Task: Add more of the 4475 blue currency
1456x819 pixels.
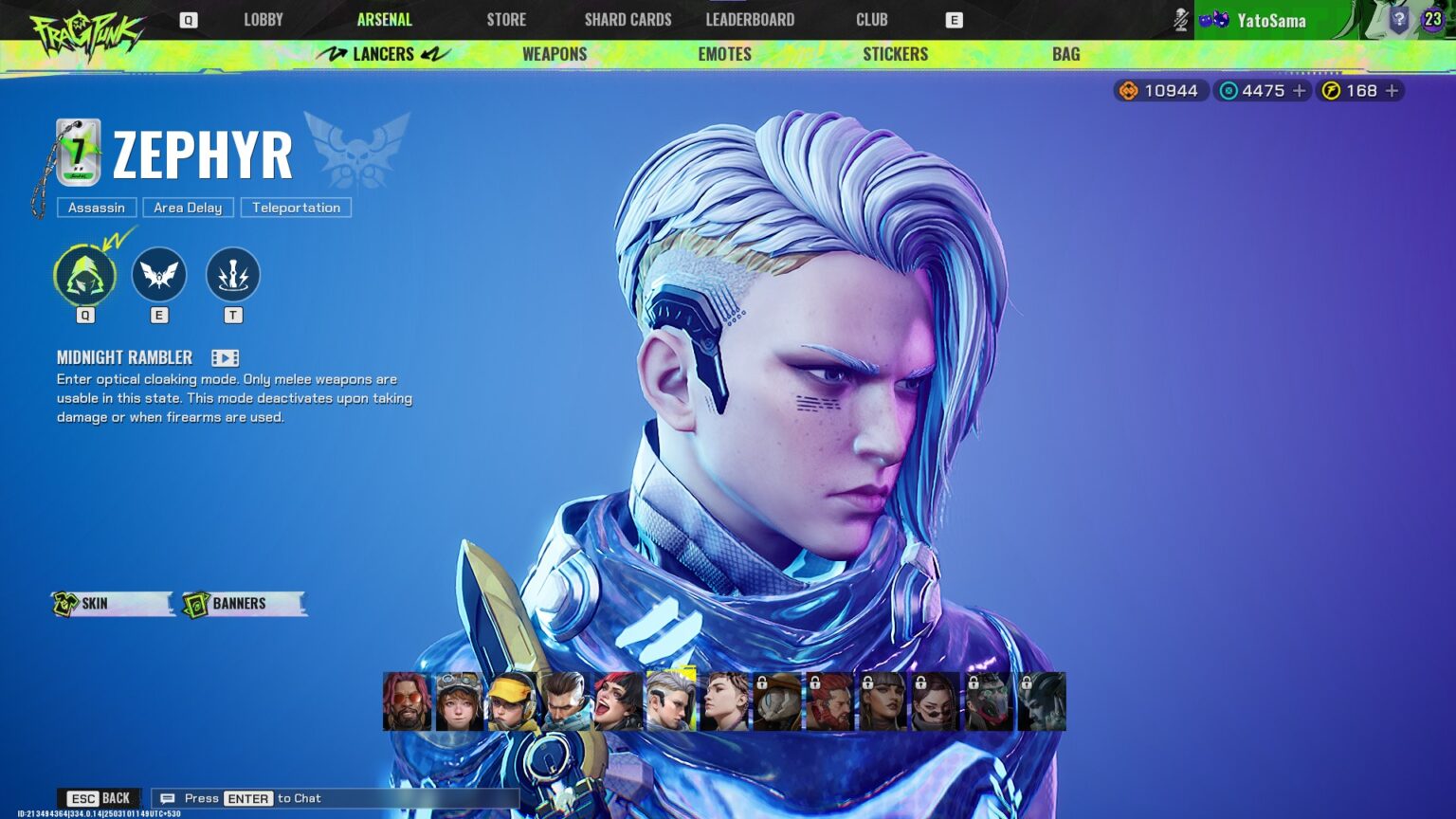Action: point(1300,91)
